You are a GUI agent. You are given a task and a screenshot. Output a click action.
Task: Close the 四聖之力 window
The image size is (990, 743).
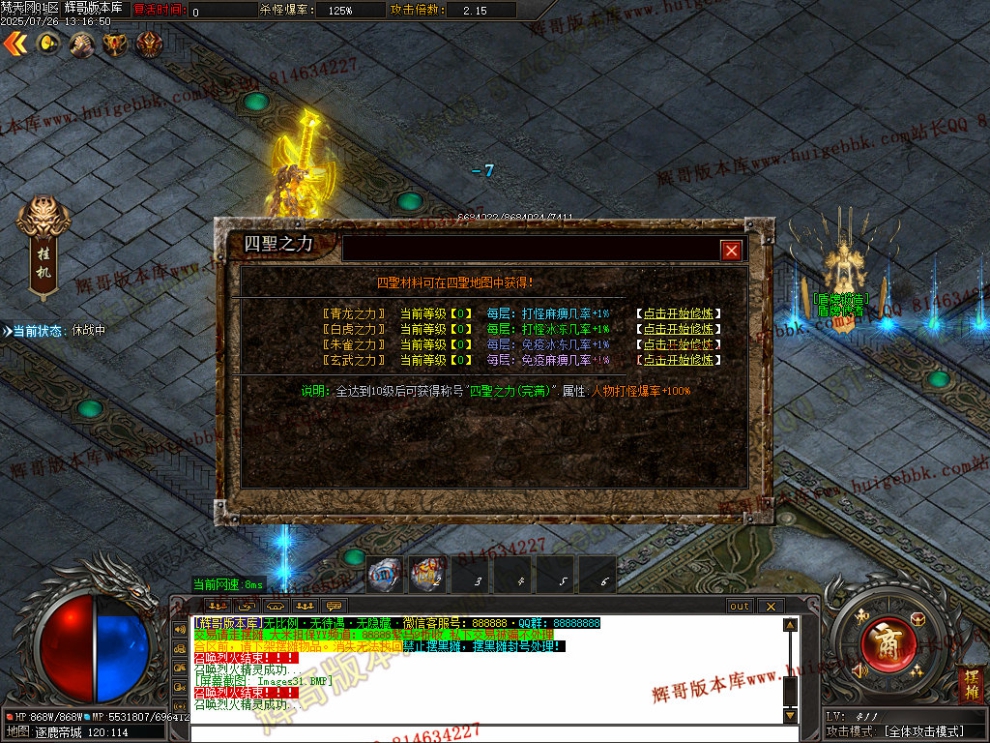click(x=731, y=250)
